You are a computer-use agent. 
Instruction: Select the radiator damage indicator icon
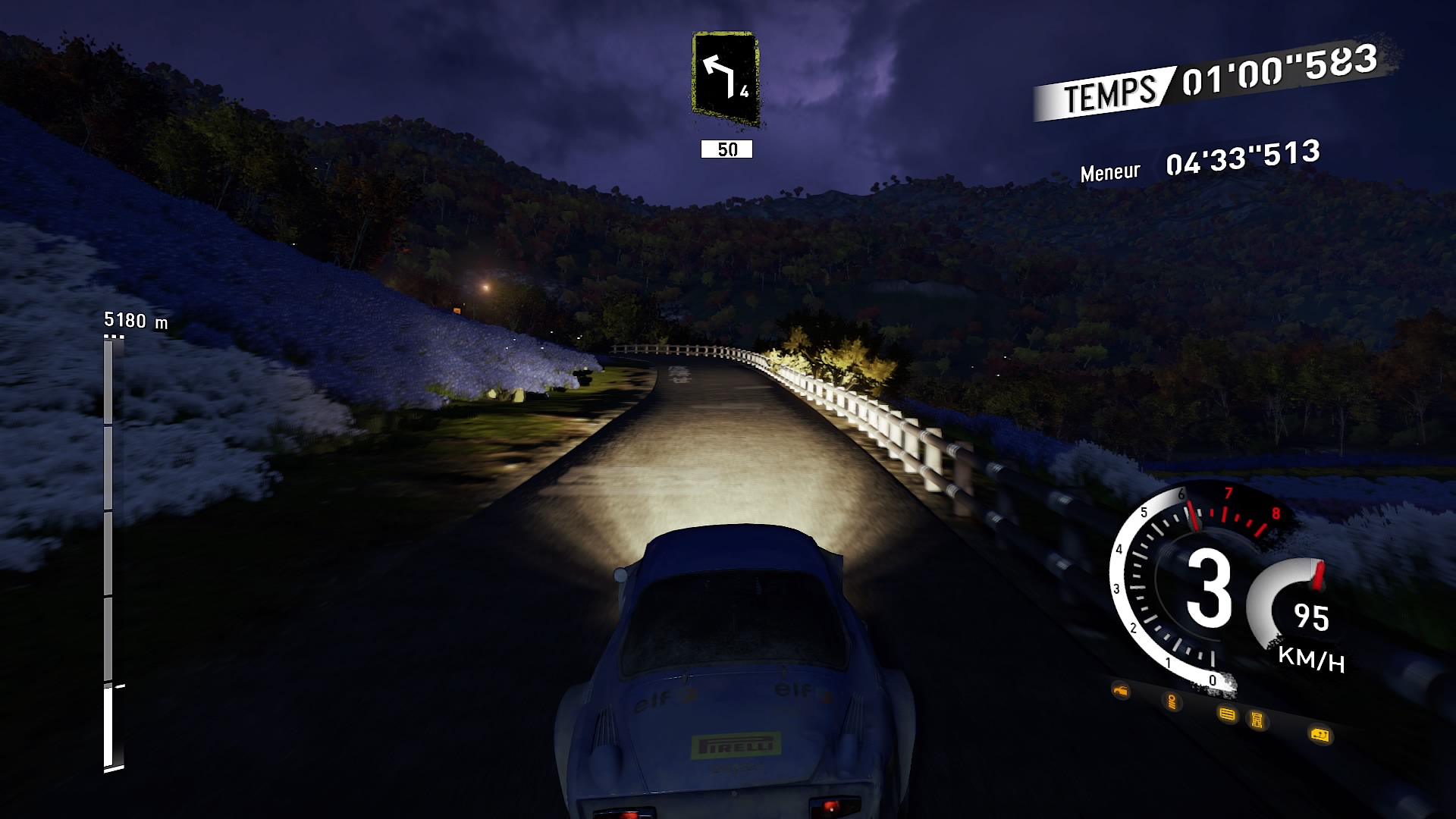1226,715
